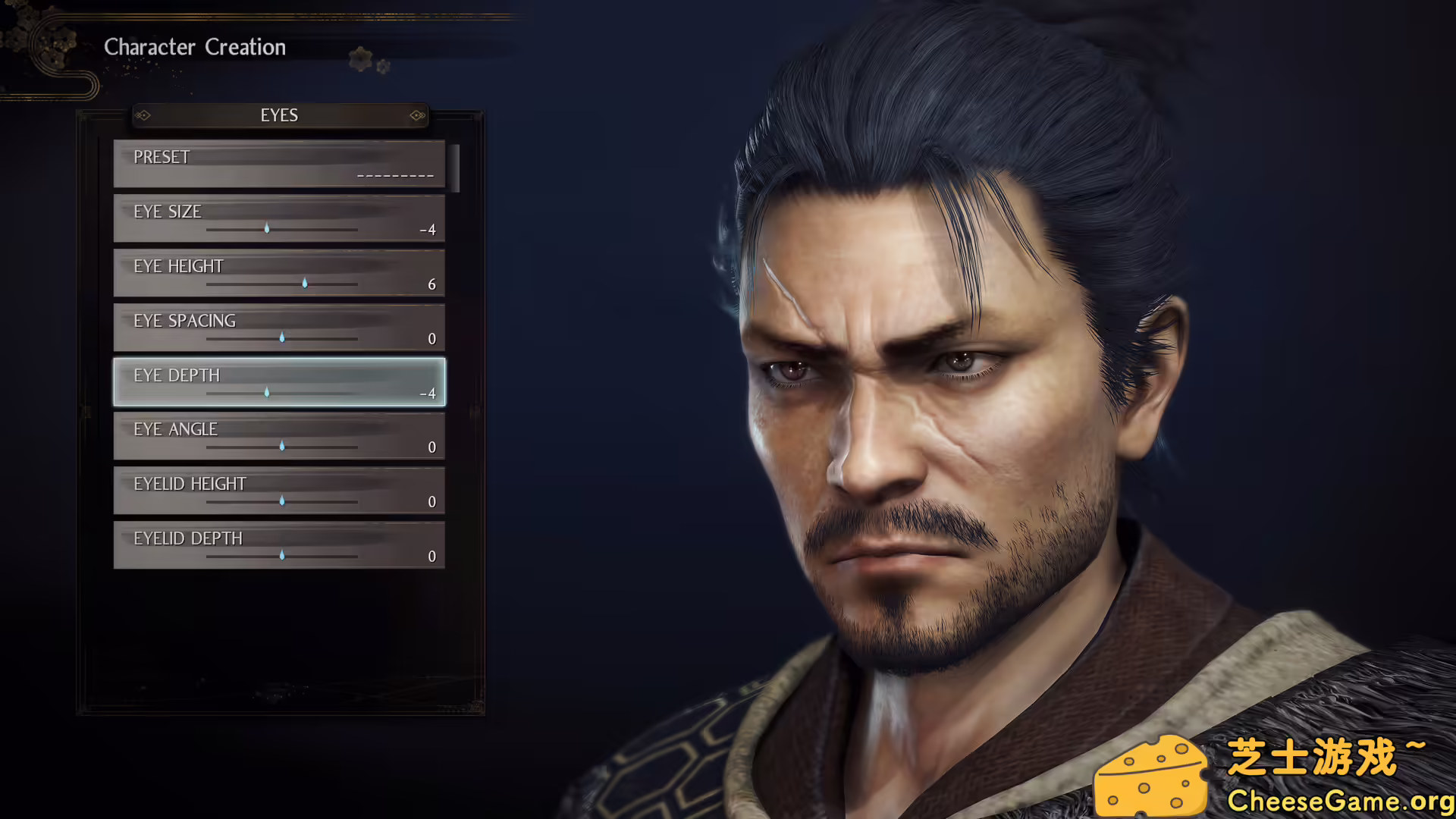Click the teardrop marker on EYE SIZE slider
Image resolution: width=1456 pixels, height=819 pixels.
[267, 229]
